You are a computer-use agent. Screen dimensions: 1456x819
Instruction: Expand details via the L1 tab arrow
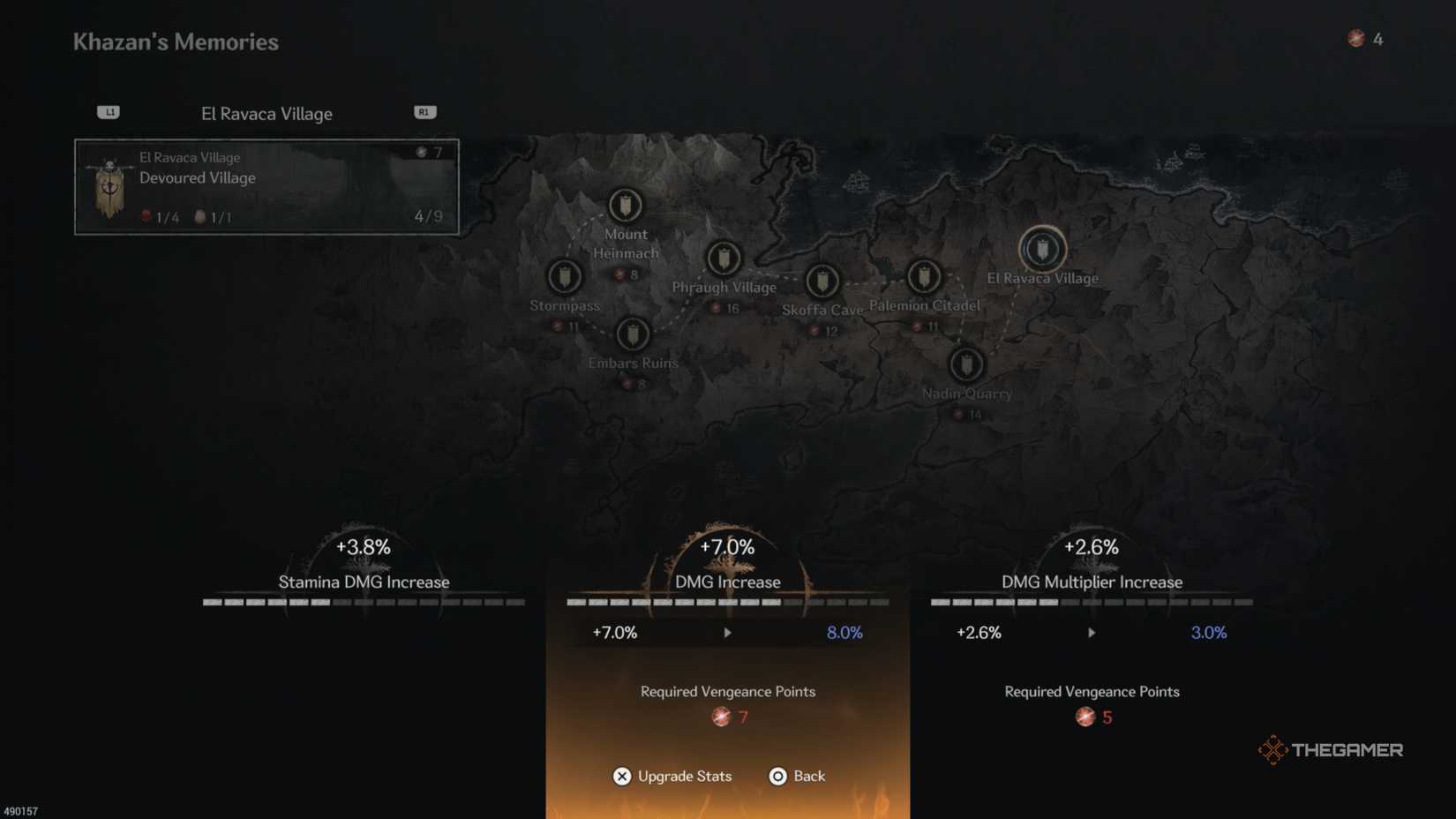tap(109, 111)
